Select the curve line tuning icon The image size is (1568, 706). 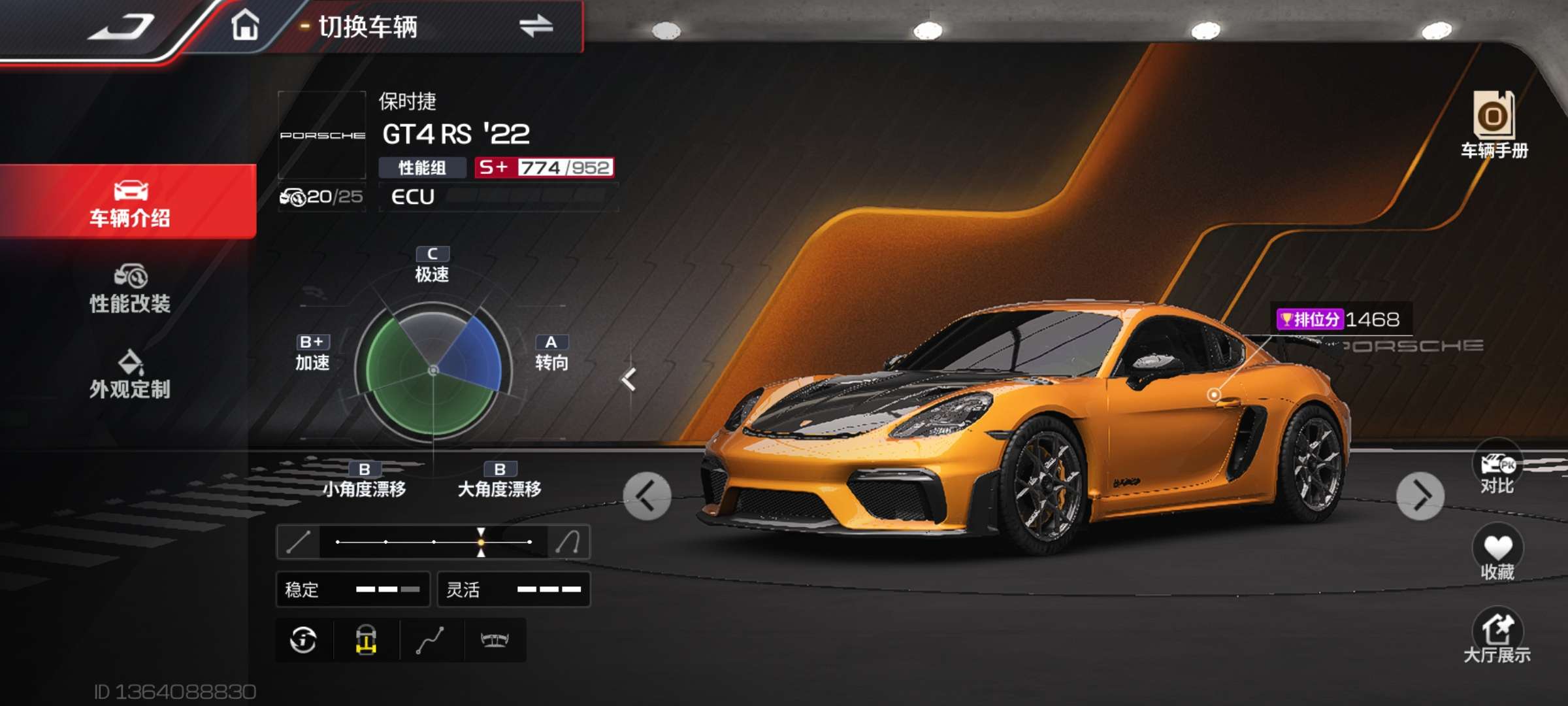pos(431,640)
